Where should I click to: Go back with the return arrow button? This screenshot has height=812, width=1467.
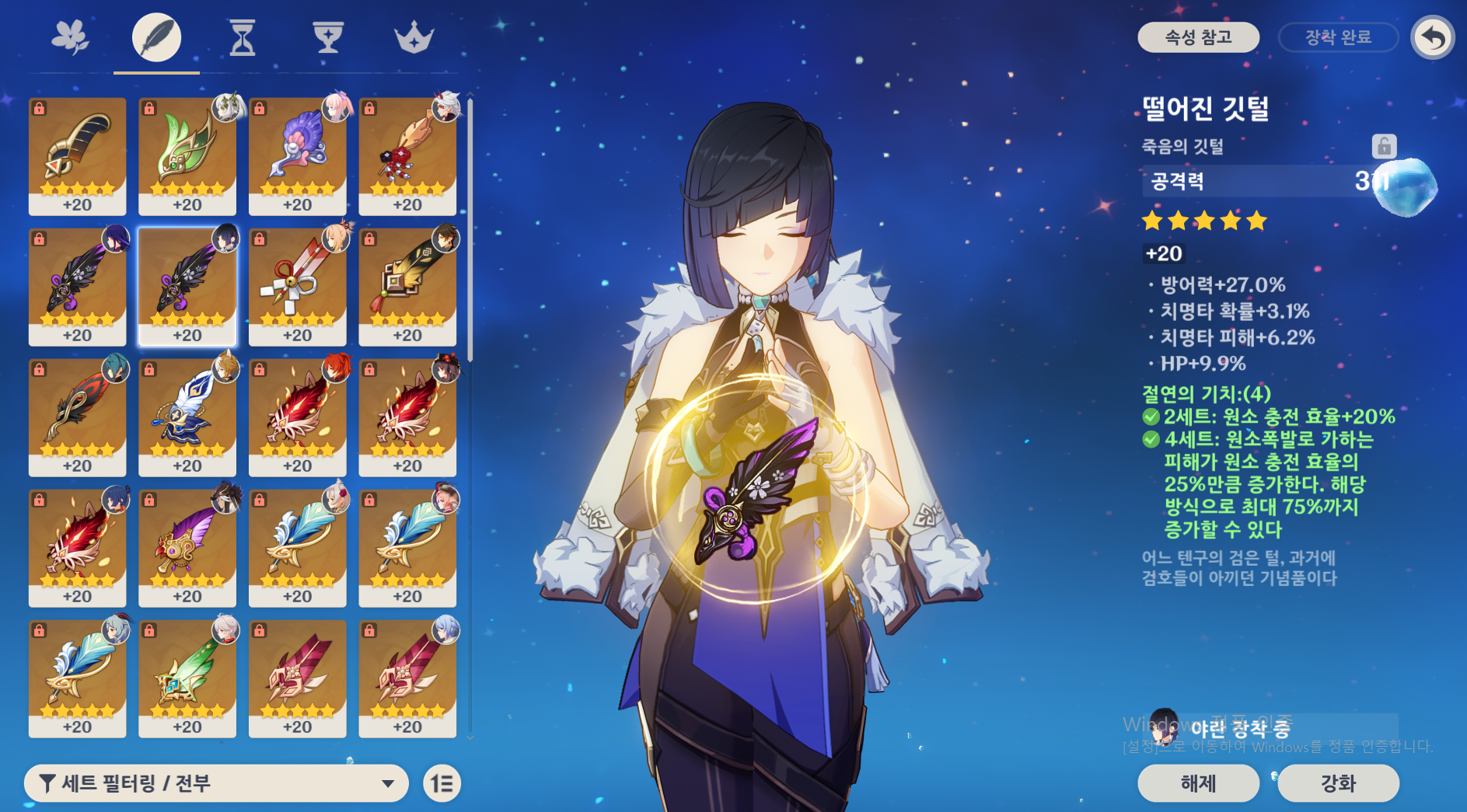click(x=1433, y=37)
